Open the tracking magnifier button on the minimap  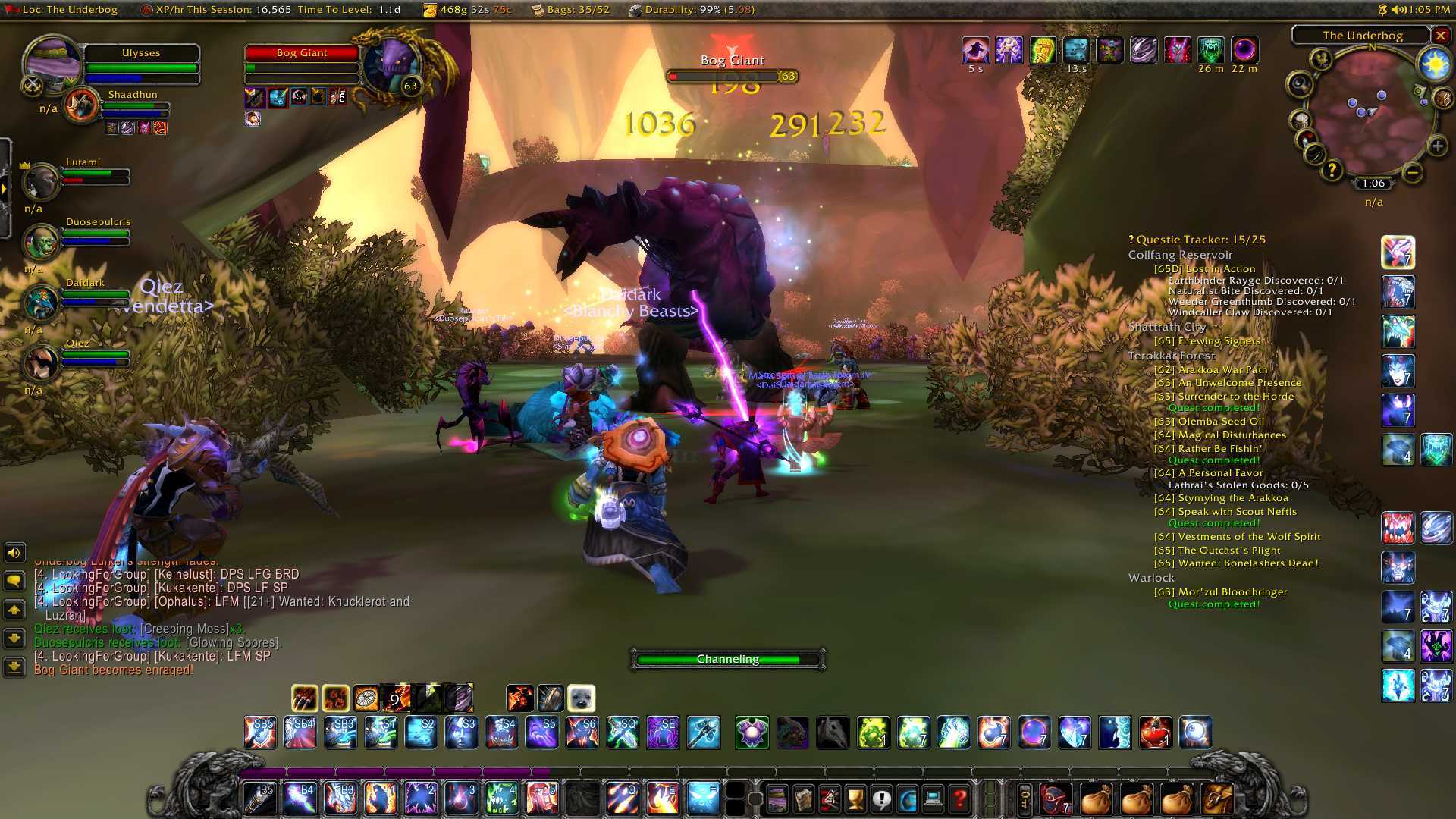tap(1300, 83)
